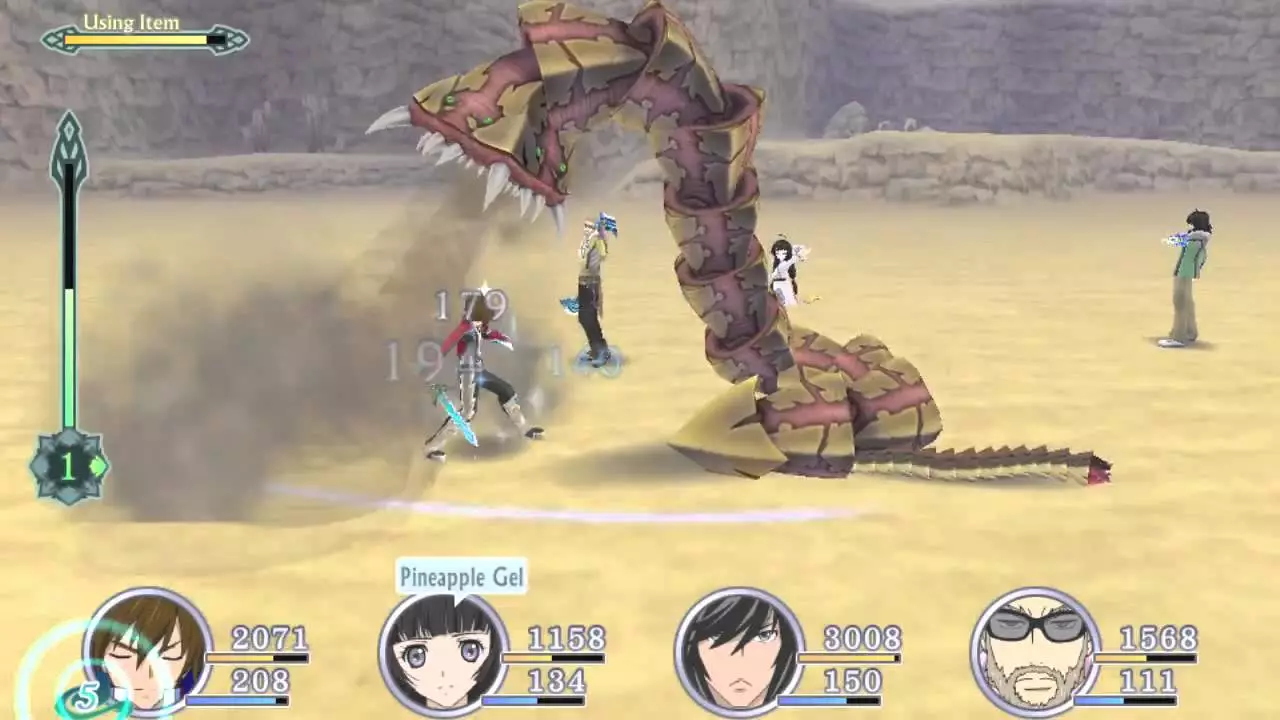Click the star sparkle above the attacking swordsman

pos(483,287)
